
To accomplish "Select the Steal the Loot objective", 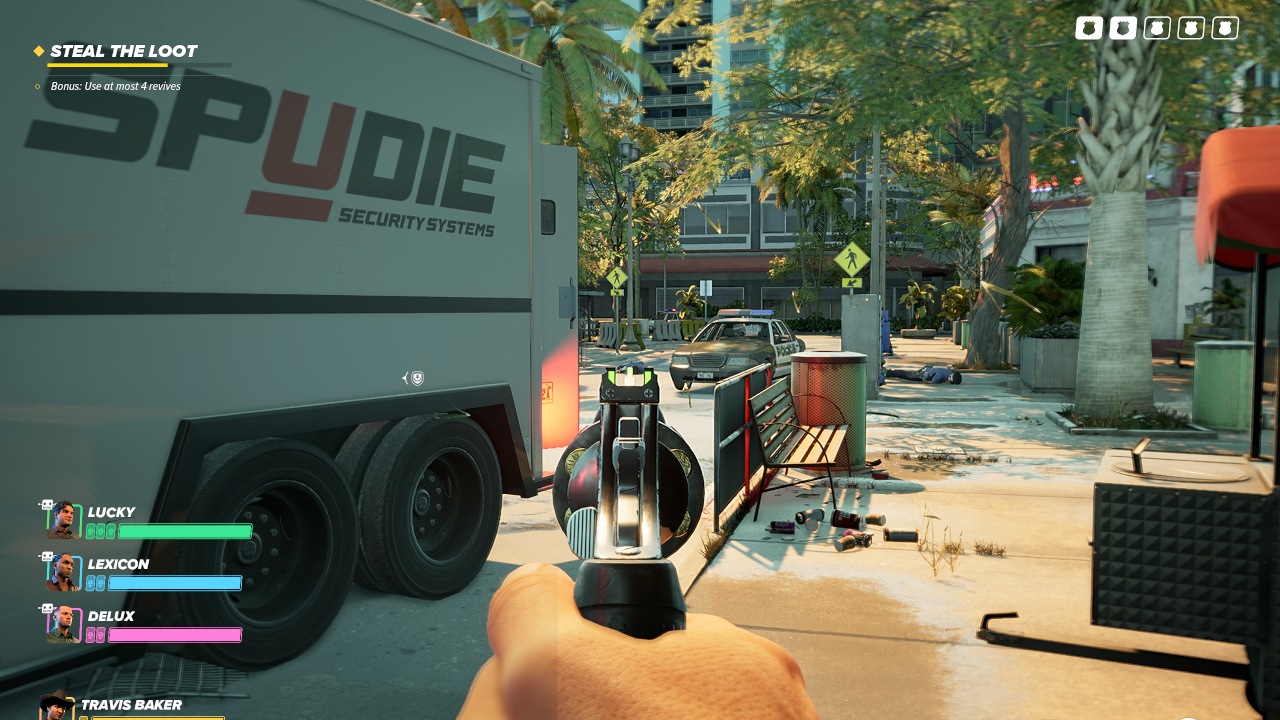I will (x=123, y=51).
